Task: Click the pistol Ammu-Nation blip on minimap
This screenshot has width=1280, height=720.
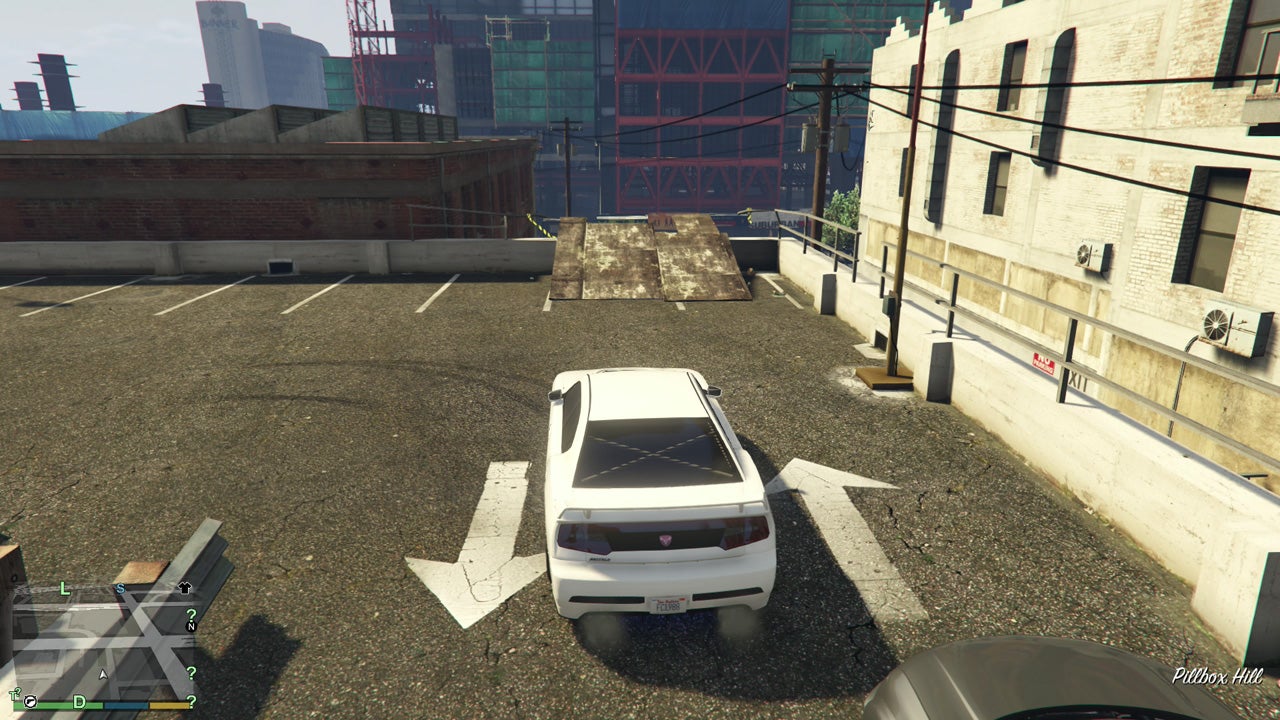Action: coord(31,702)
